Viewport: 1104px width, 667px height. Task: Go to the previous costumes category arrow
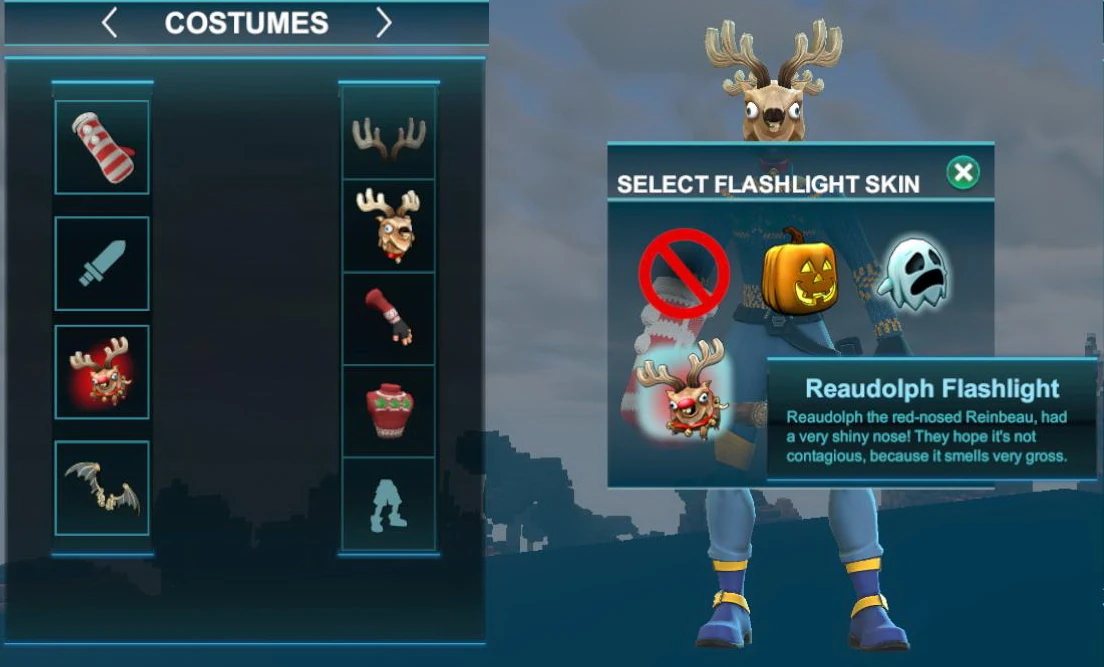[110, 23]
